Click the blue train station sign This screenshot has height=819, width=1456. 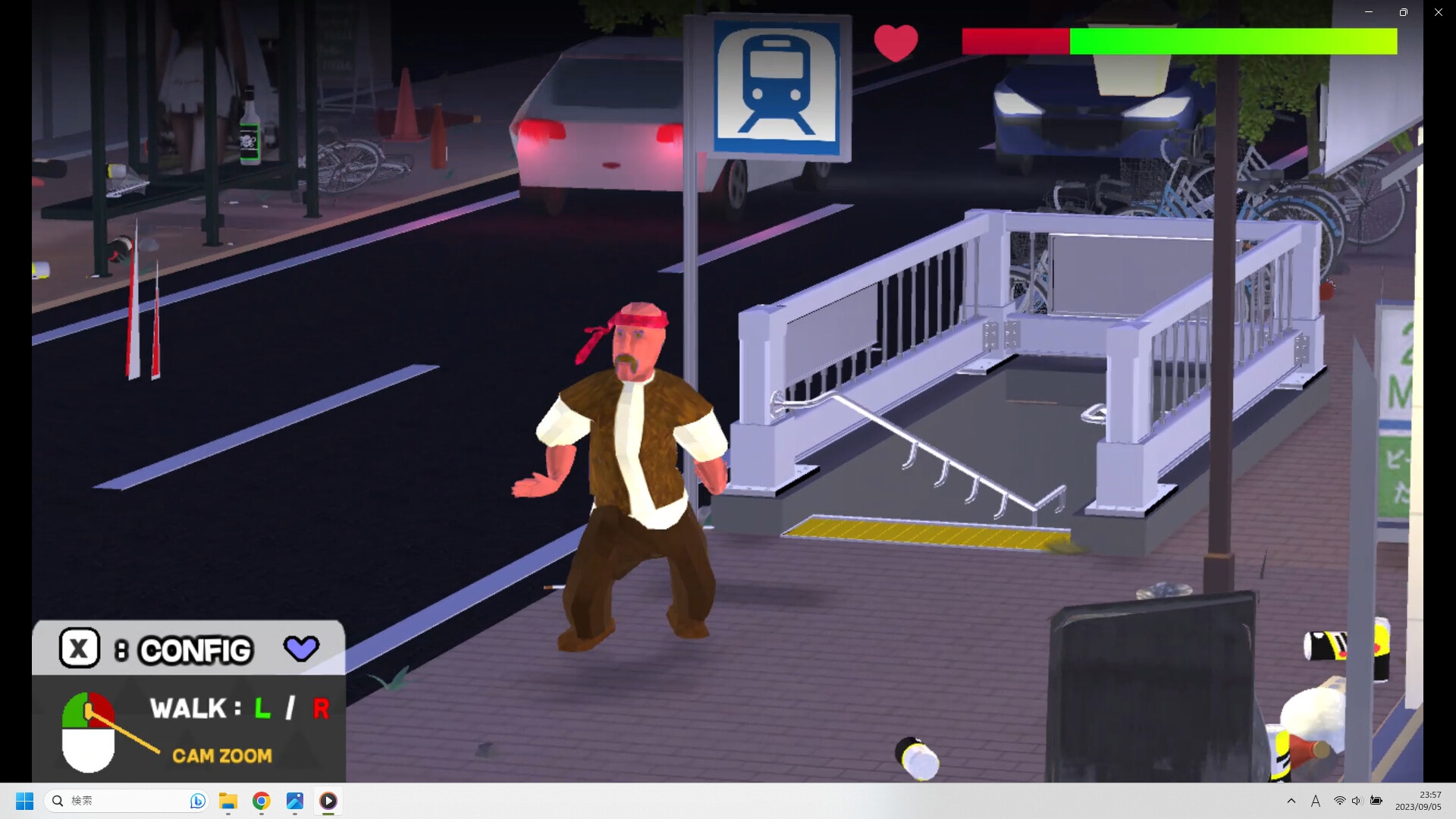[775, 89]
